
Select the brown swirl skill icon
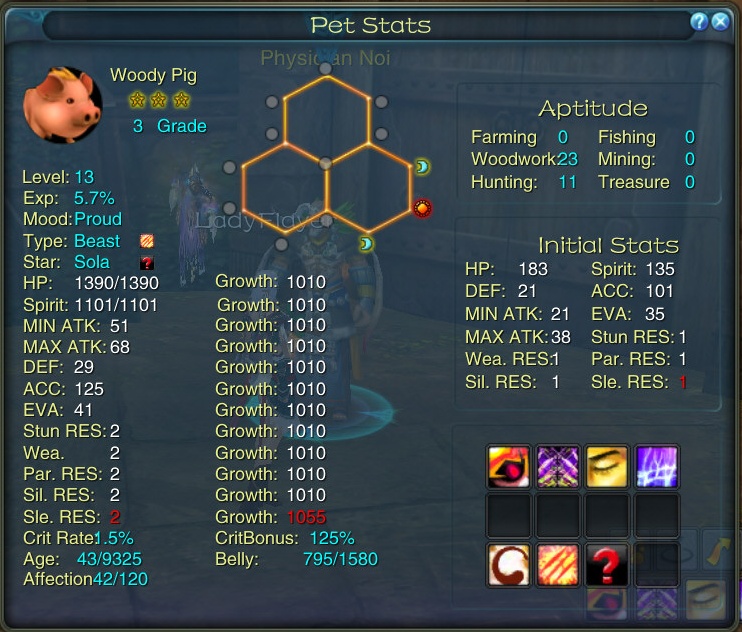(x=508, y=565)
